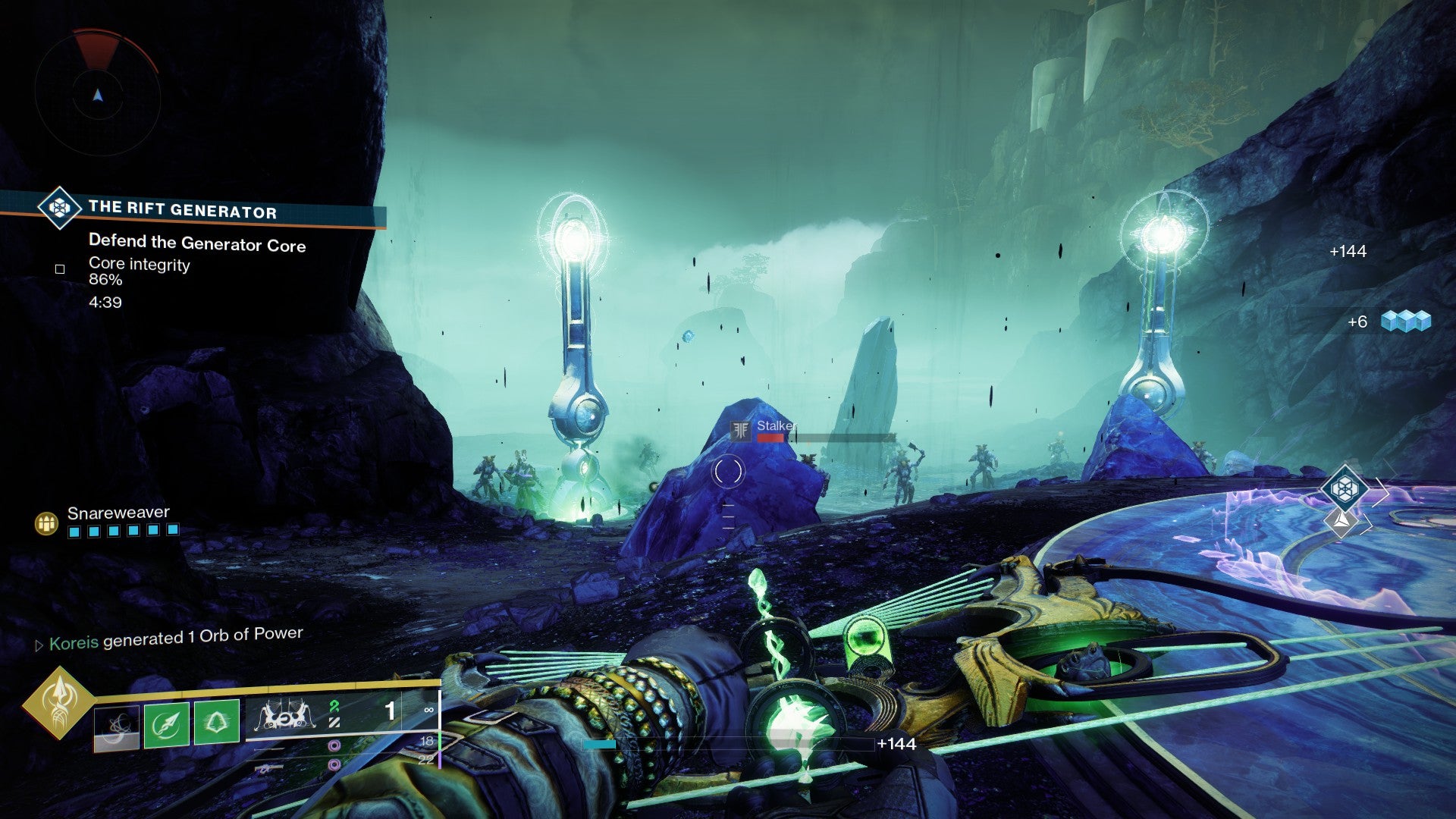Open The Rift Generator objective tracker
Viewport: 1456px width, 819px height.
pos(182,209)
